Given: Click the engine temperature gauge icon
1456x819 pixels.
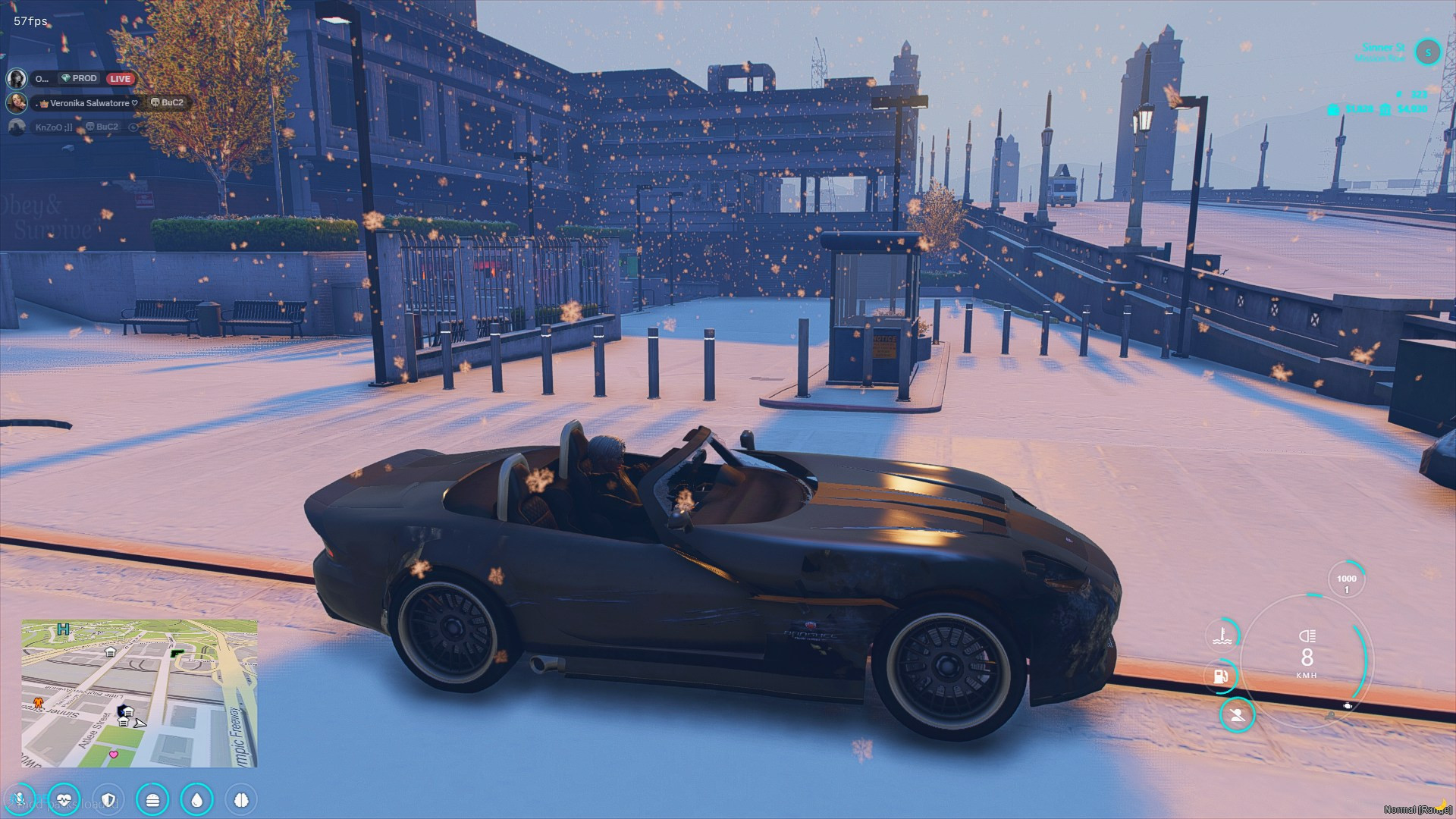Looking at the screenshot, I should 1222,634.
